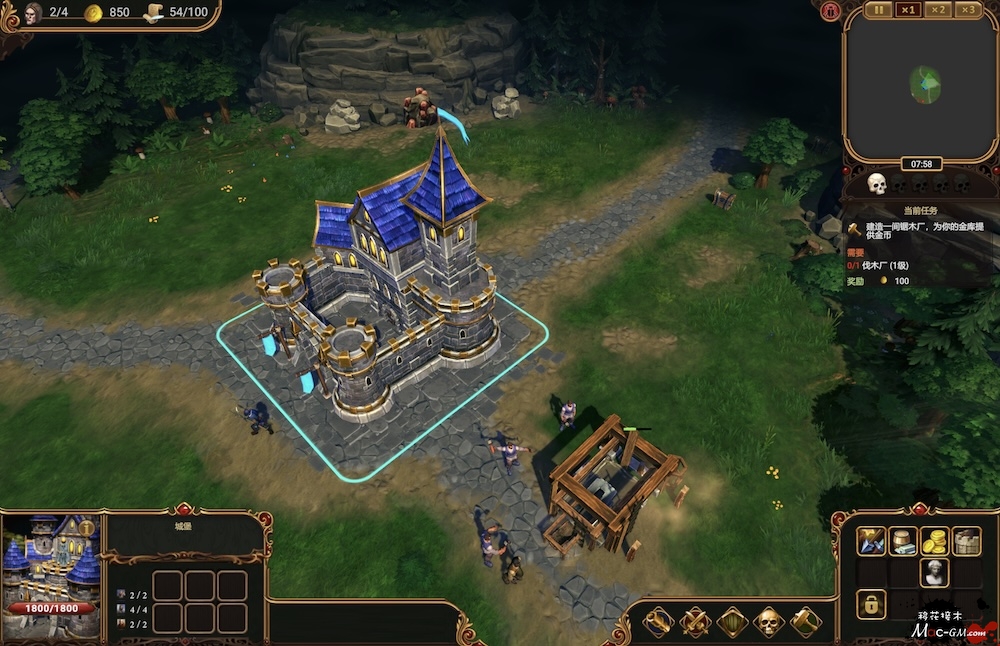Choose the arrows and sword upgrade icon
Viewport: 1000px width, 646px height.
[872, 541]
